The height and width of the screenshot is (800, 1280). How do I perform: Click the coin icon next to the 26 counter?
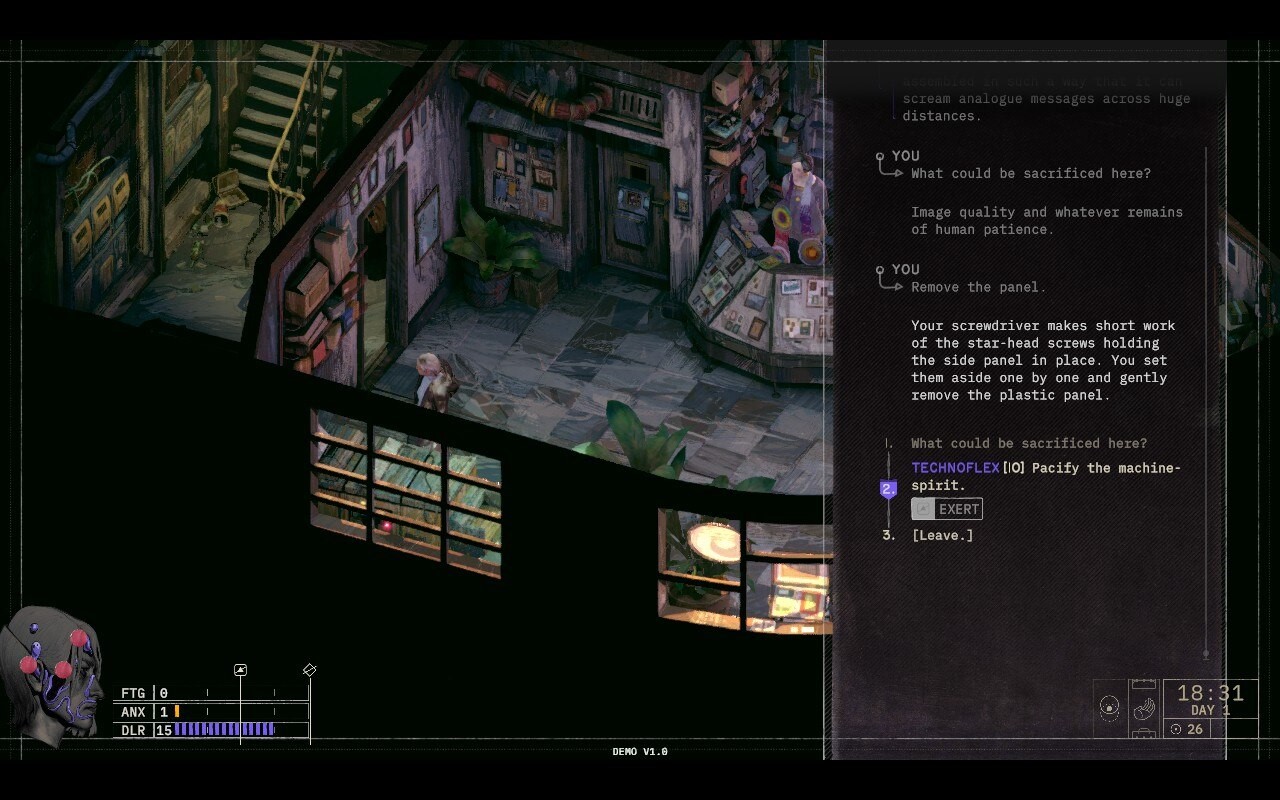point(1176,729)
